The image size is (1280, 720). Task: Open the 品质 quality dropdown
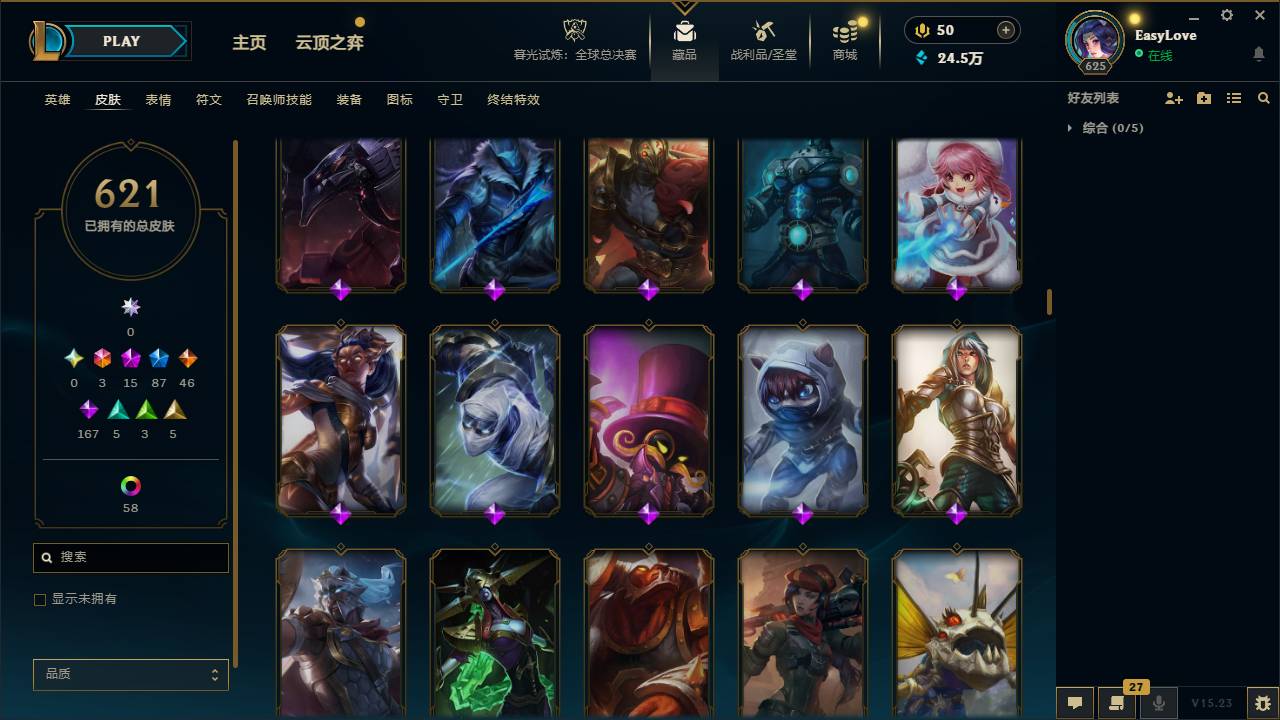pos(130,674)
